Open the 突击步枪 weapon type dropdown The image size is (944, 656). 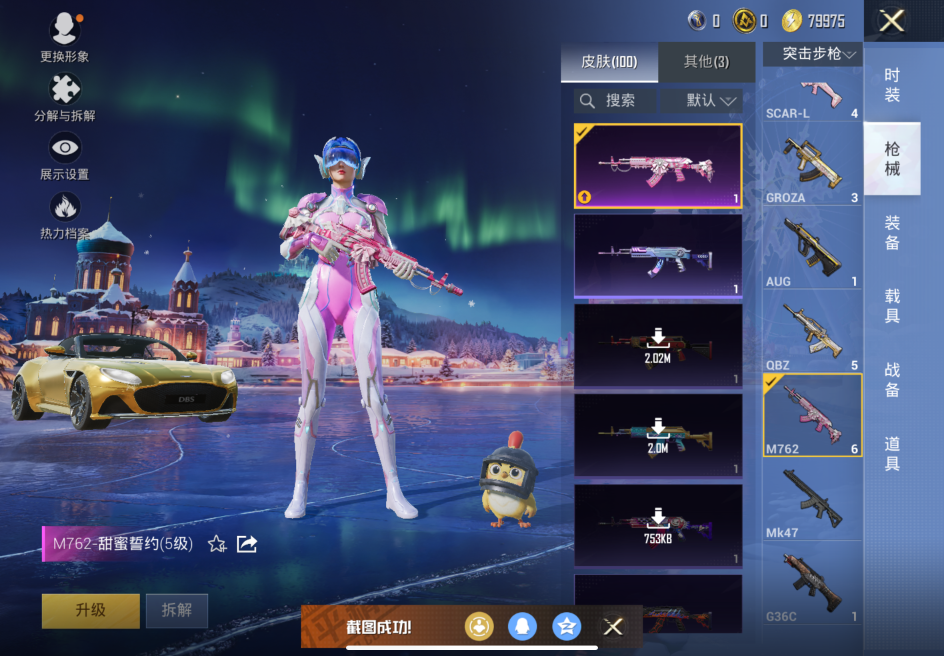[x=812, y=54]
